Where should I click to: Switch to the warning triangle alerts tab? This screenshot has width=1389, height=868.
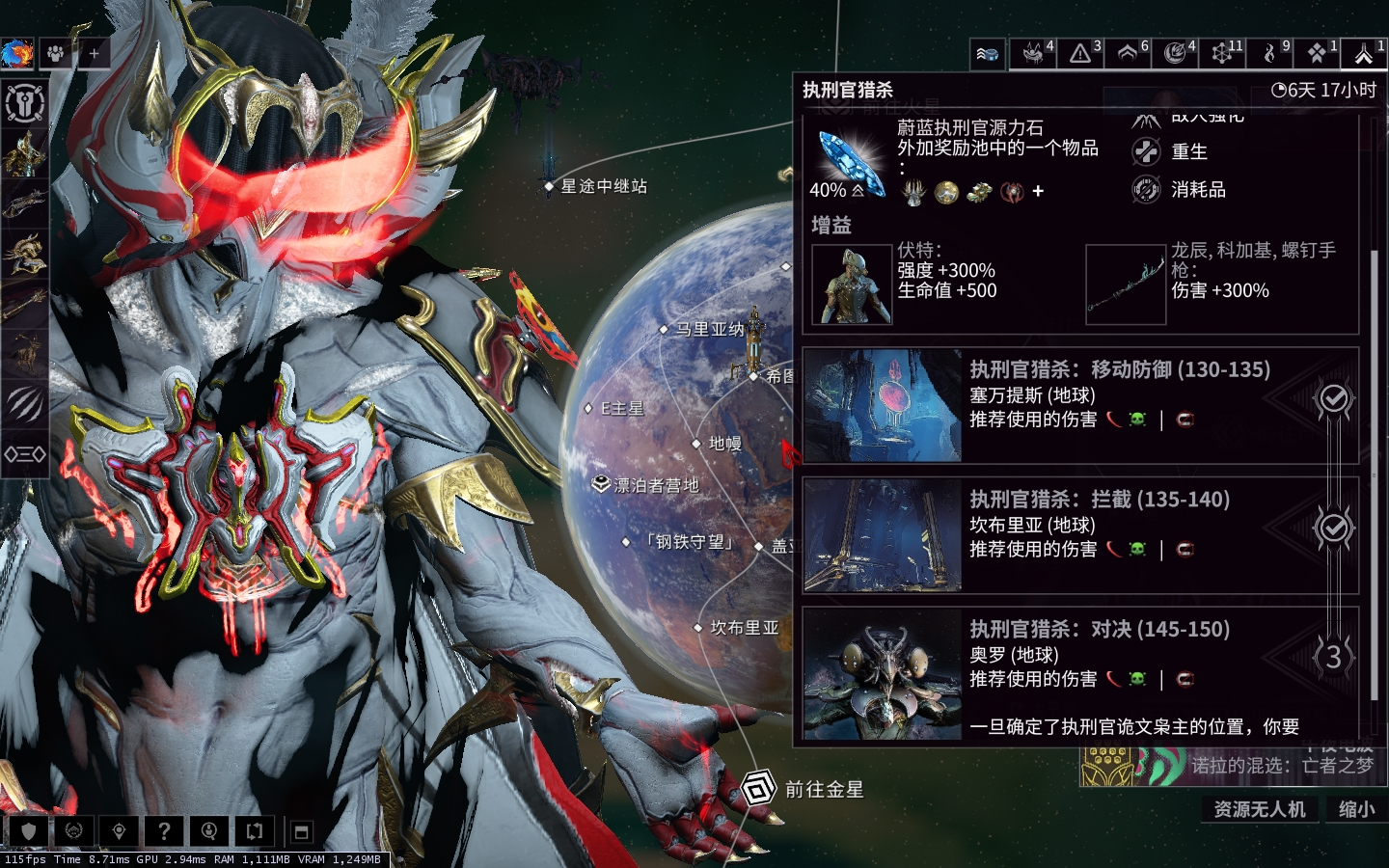point(1080,53)
